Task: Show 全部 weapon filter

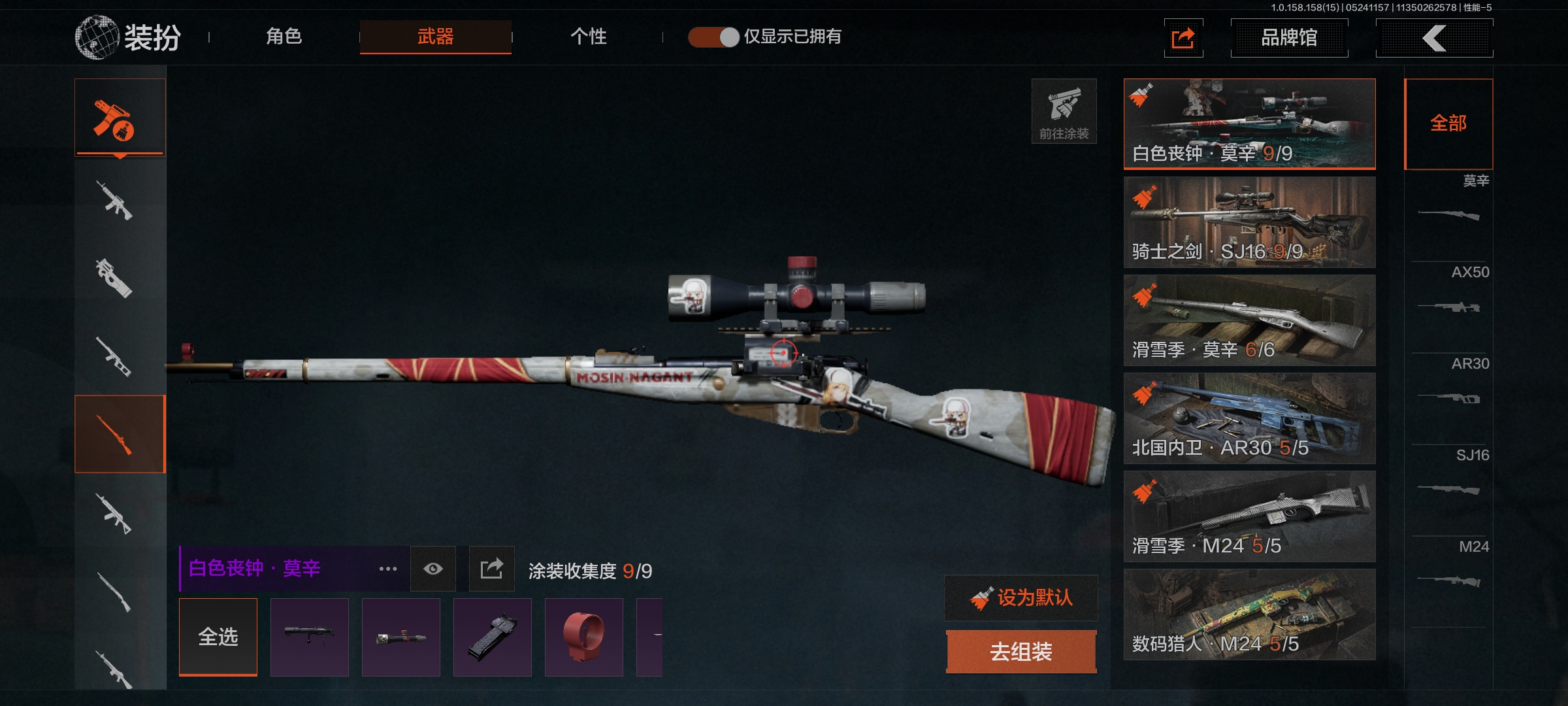Action: click(x=1448, y=124)
